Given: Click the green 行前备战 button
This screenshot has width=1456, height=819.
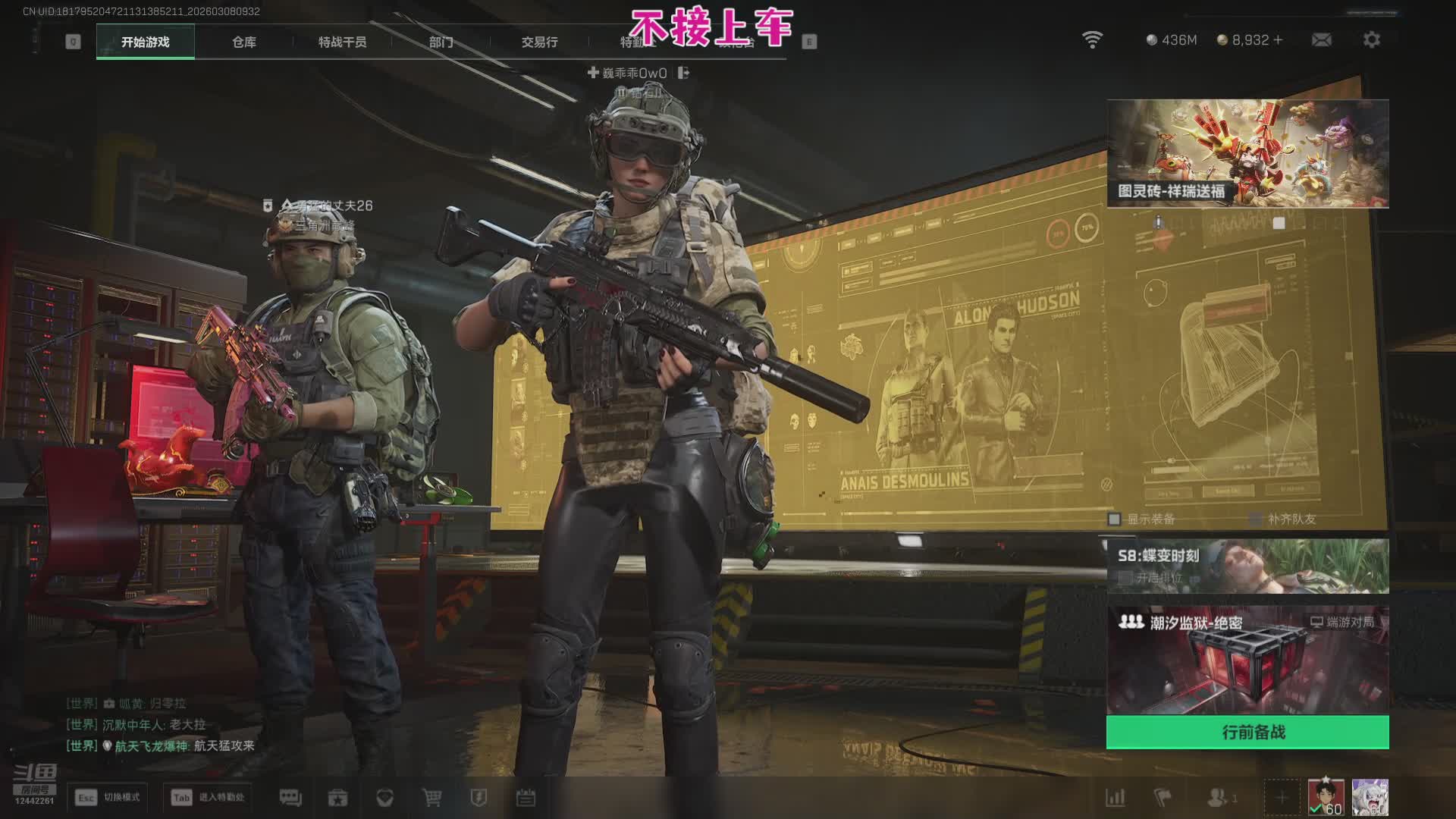Looking at the screenshot, I should point(1247,733).
